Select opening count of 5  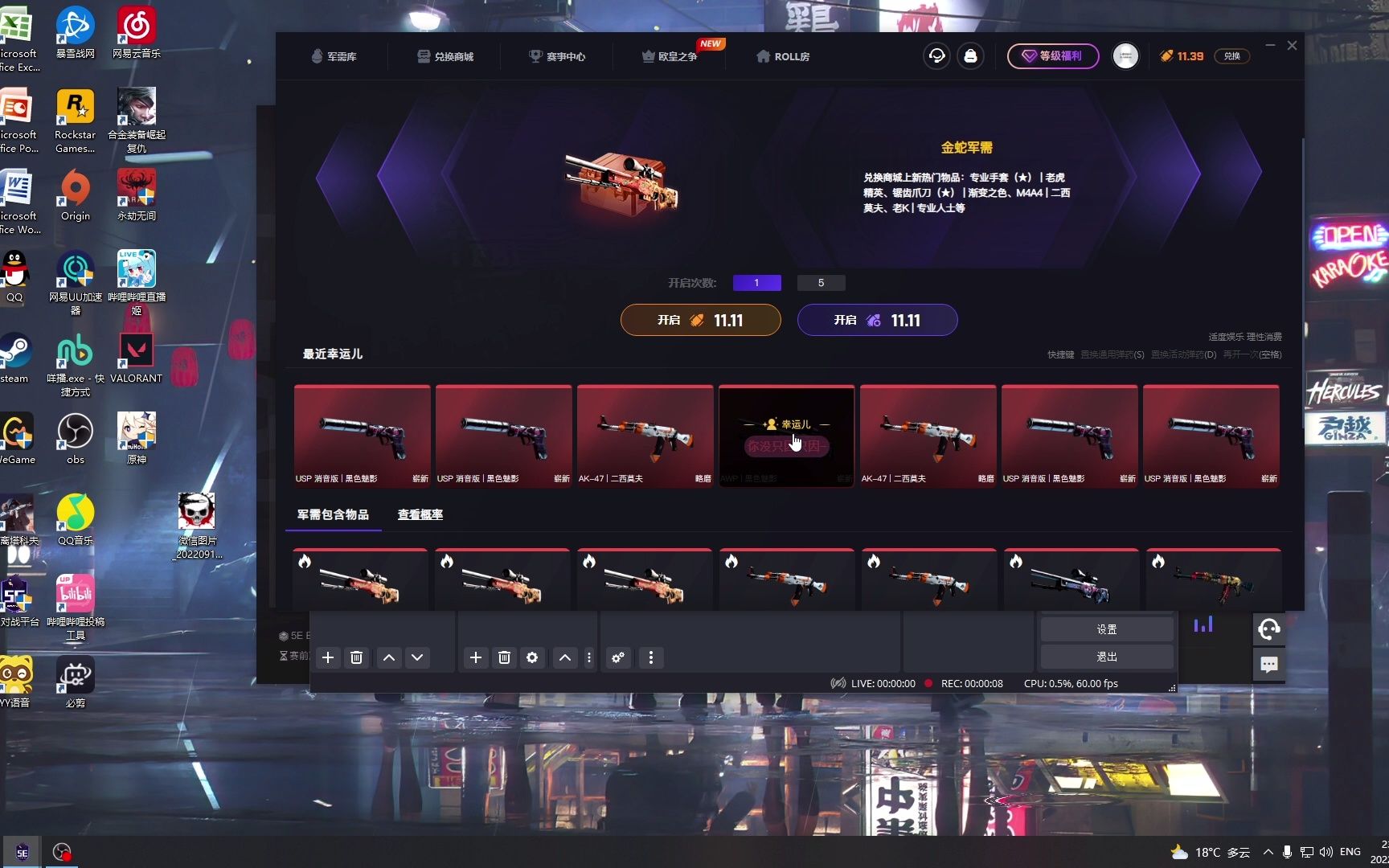(821, 282)
